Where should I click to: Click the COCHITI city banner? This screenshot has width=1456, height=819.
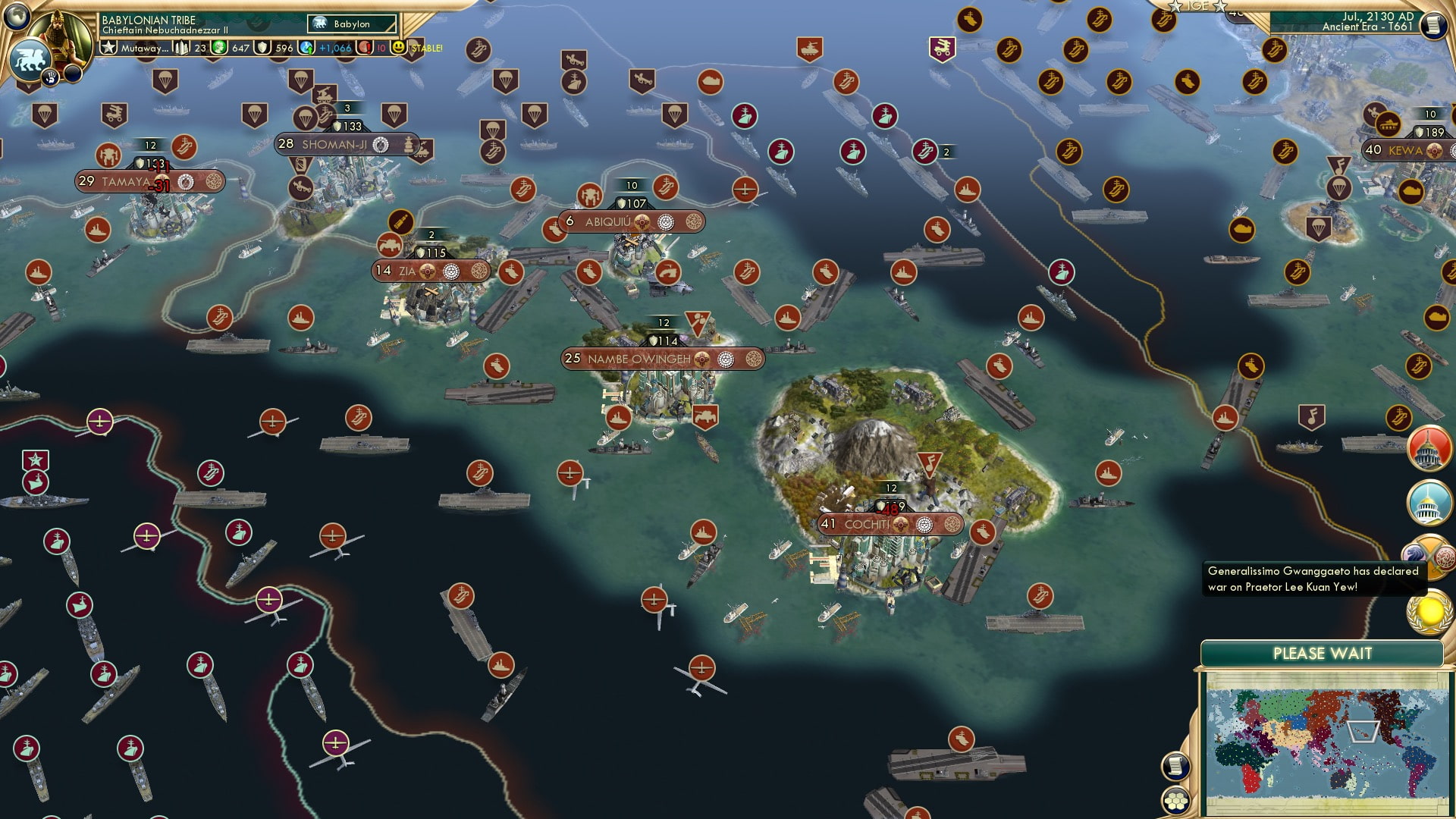click(x=891, y=522)
